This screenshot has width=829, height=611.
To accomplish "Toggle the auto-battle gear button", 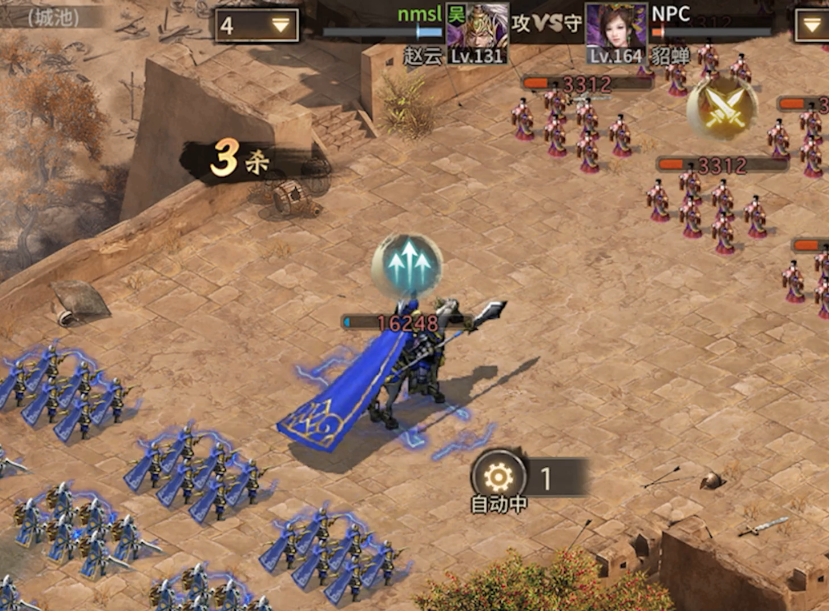I will click(498, 477).
